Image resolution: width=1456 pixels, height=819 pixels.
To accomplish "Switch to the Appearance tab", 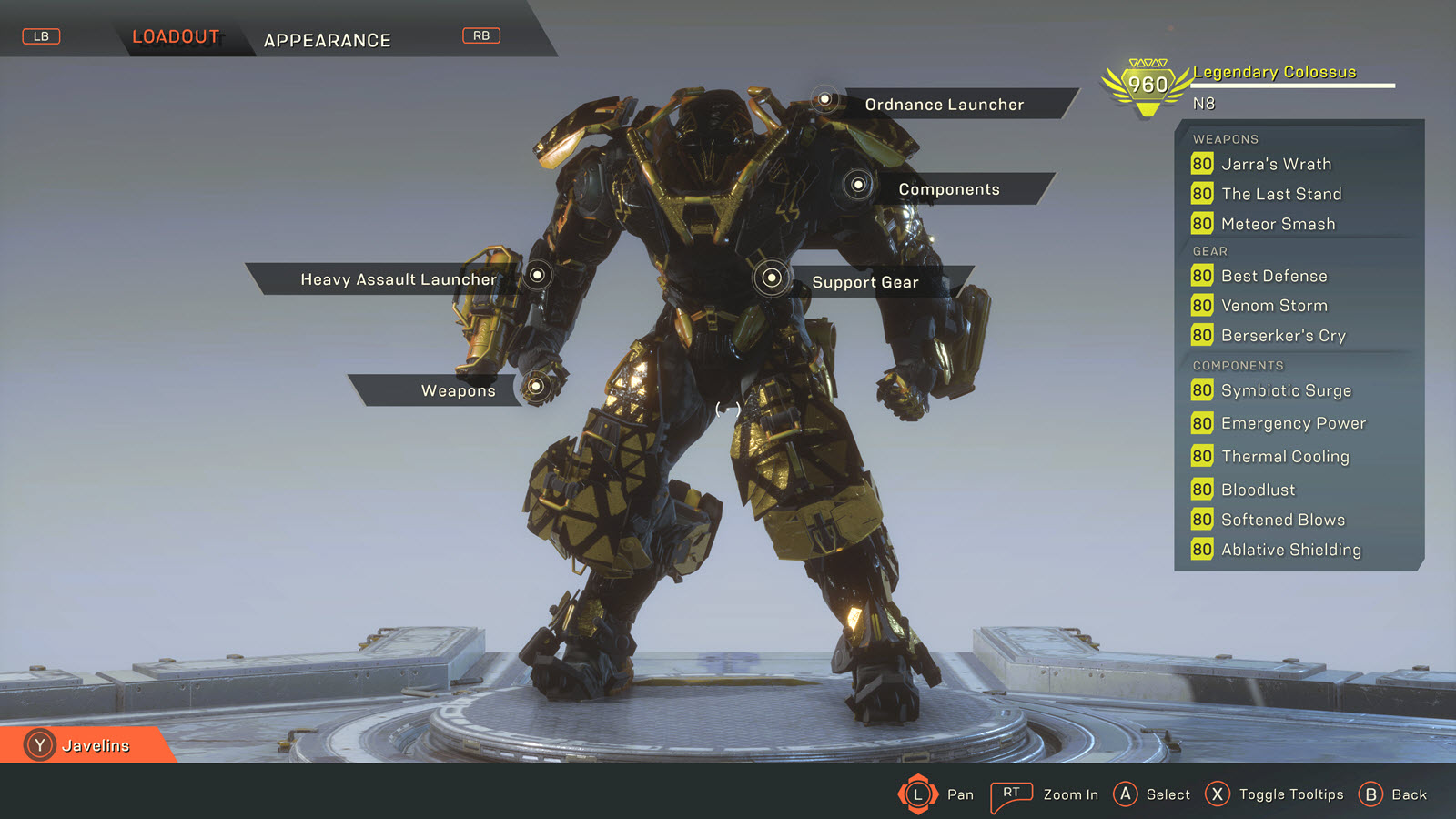I will point(327,40).
